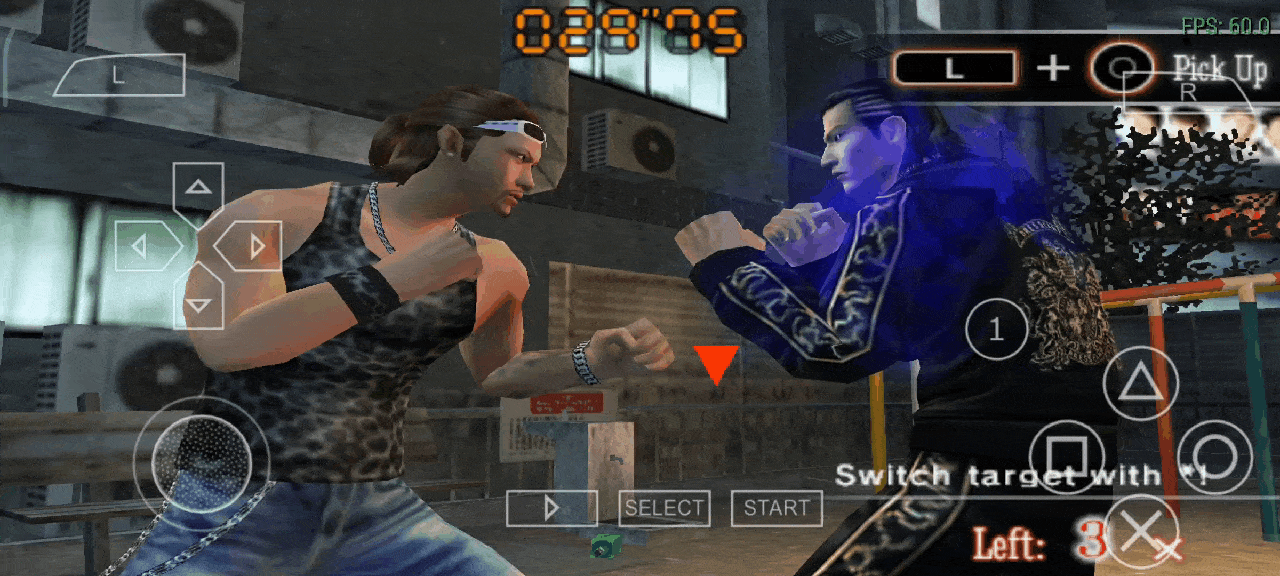Tap the D-pad down arrow
This screenshot has height=576, width=1280.
(199, 303)
